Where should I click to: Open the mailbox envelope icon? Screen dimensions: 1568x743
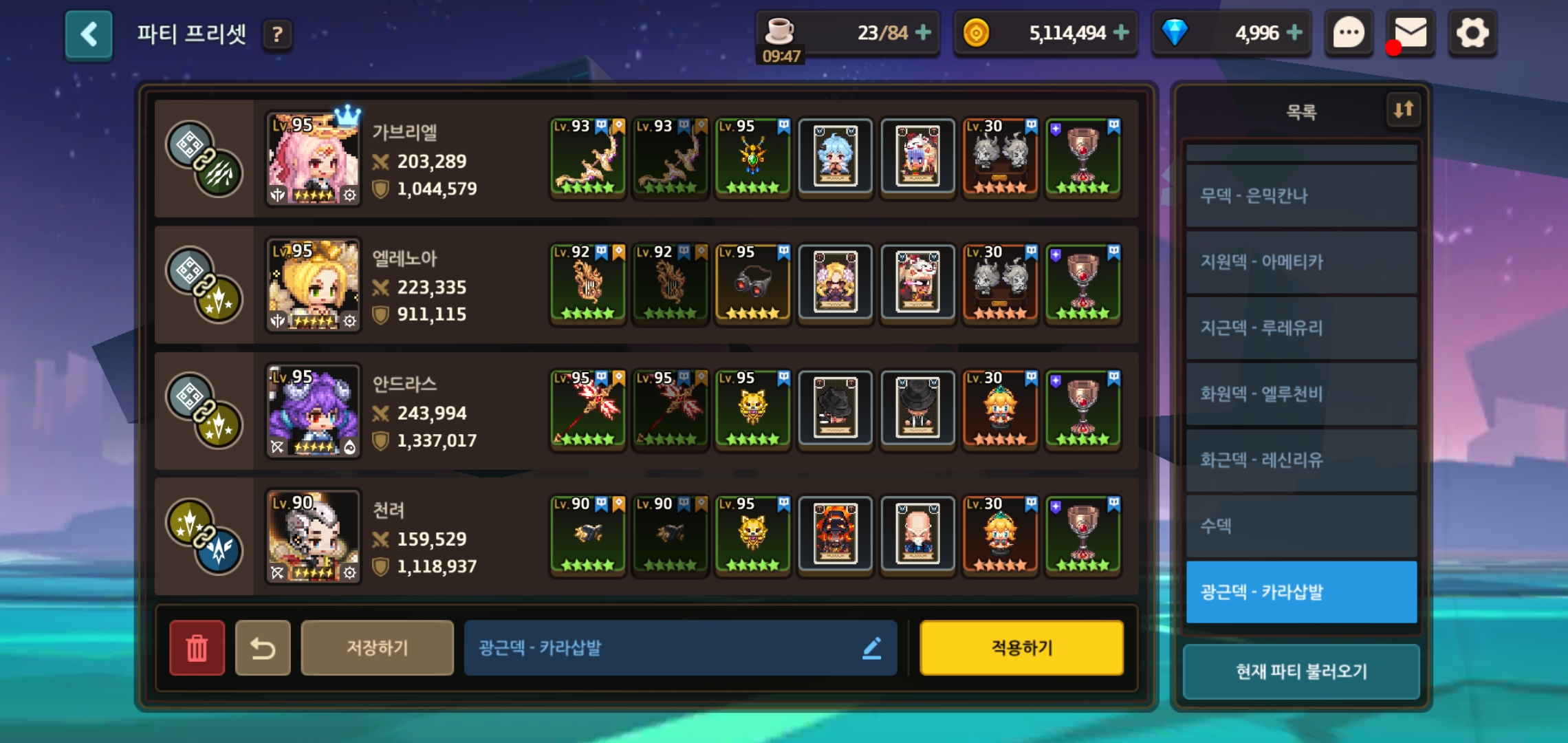(1410, 33)
